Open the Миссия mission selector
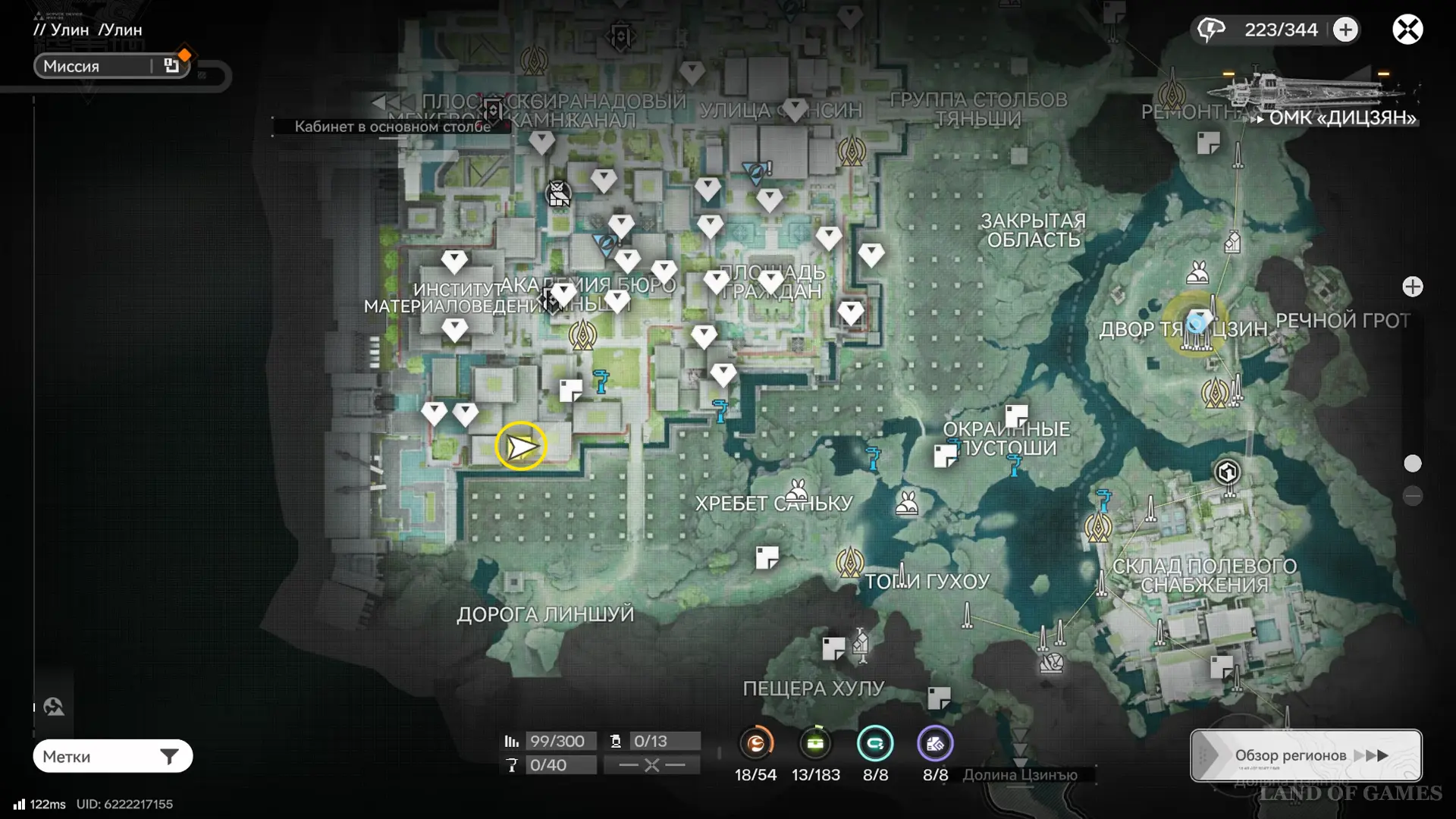The image size is (1456, 819). [111, 66]
